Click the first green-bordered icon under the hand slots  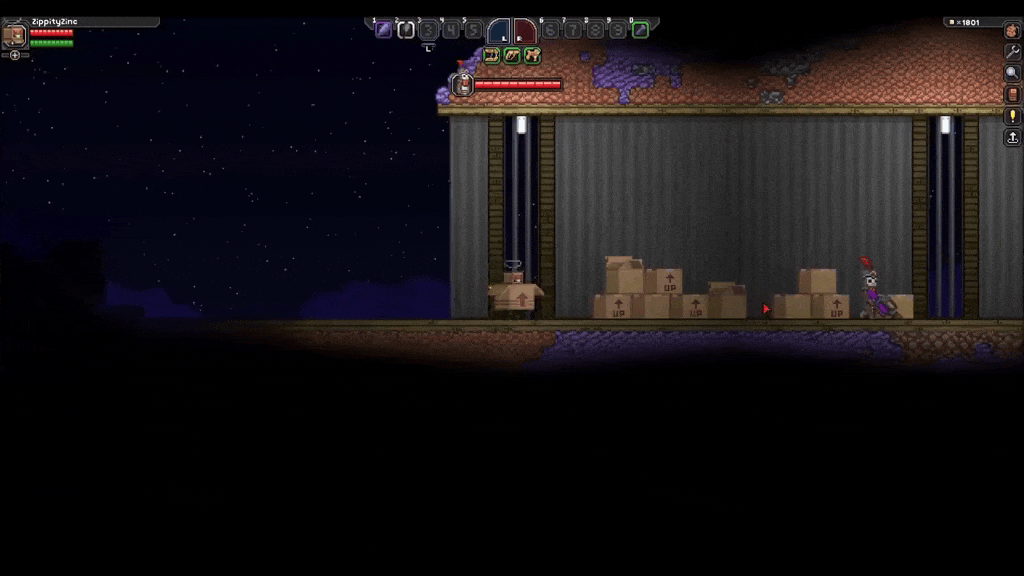click(492, 56)
